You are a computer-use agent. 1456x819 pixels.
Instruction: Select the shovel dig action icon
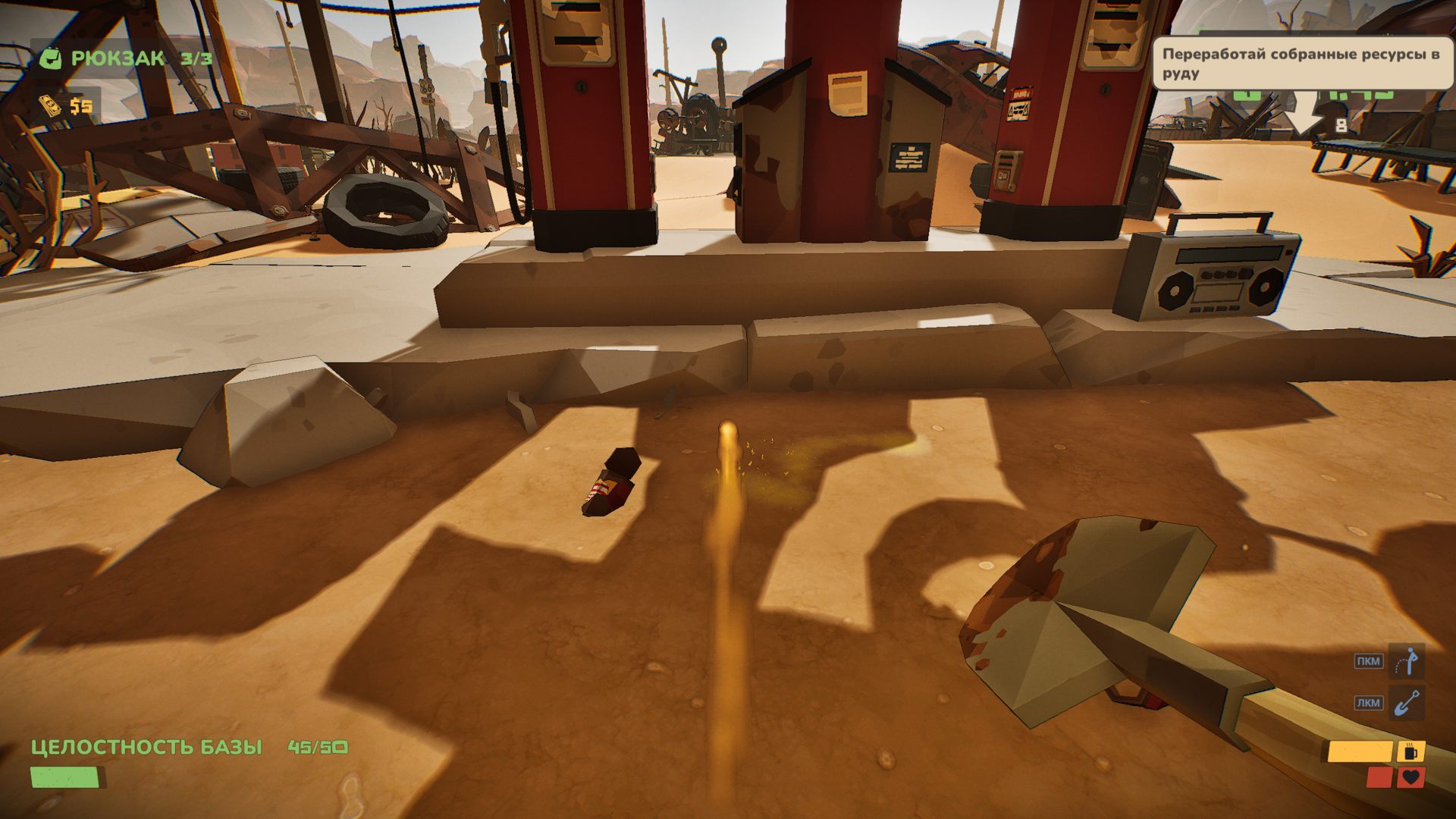(1407, 703)
